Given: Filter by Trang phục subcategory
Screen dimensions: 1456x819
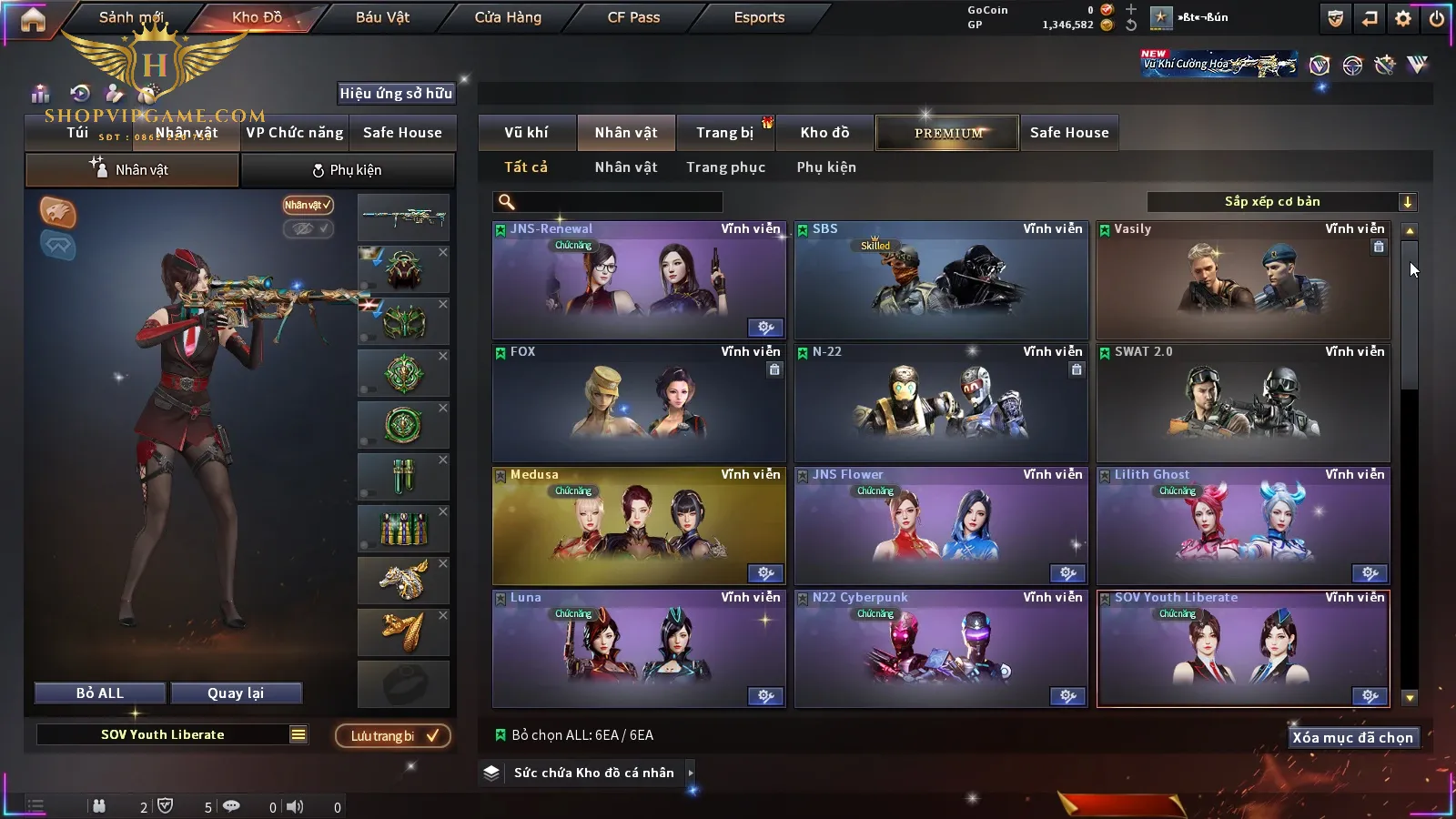Looking at the screenshot, I should [x=725, y=167].
